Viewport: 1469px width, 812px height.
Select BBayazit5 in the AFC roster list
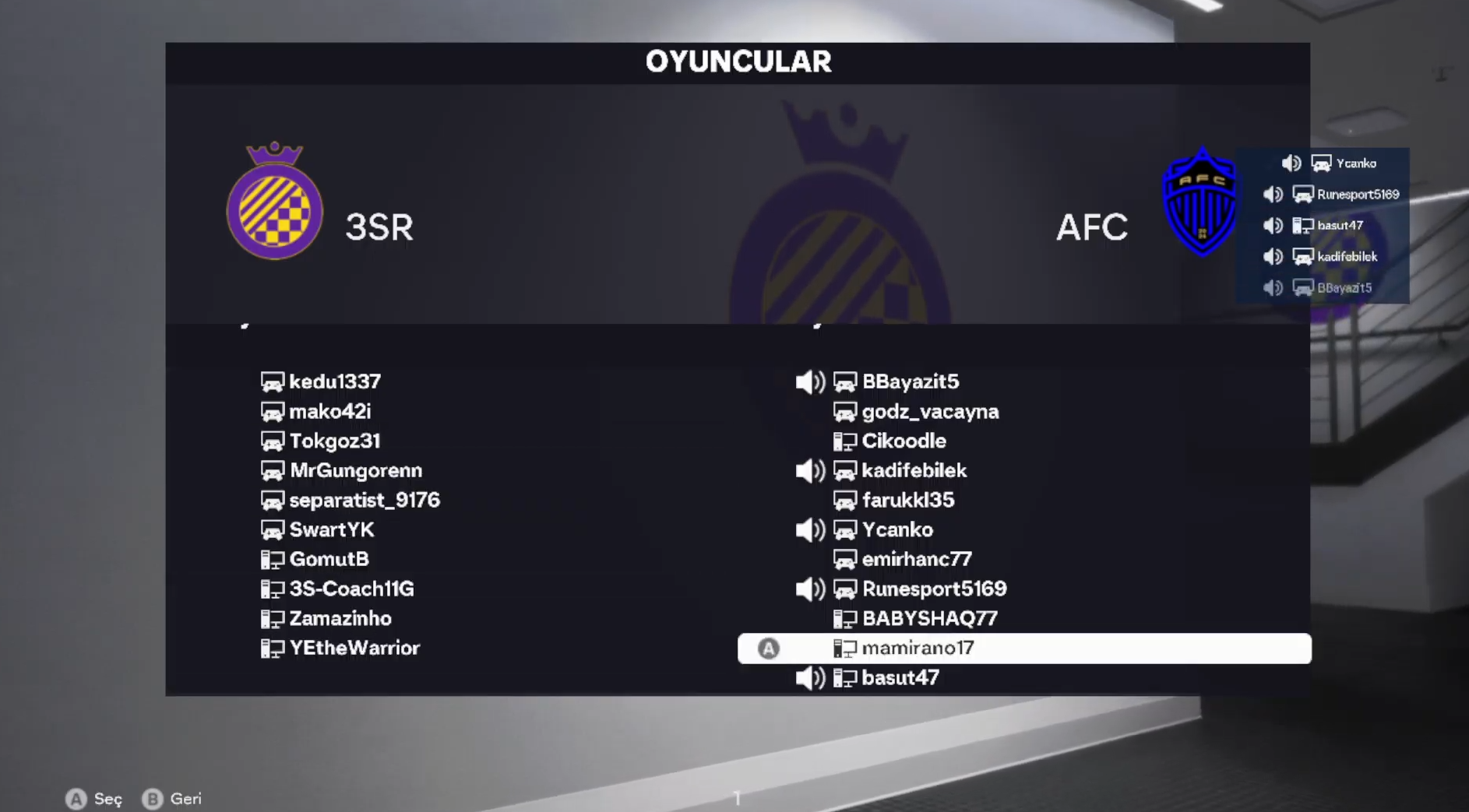[910, 381]
